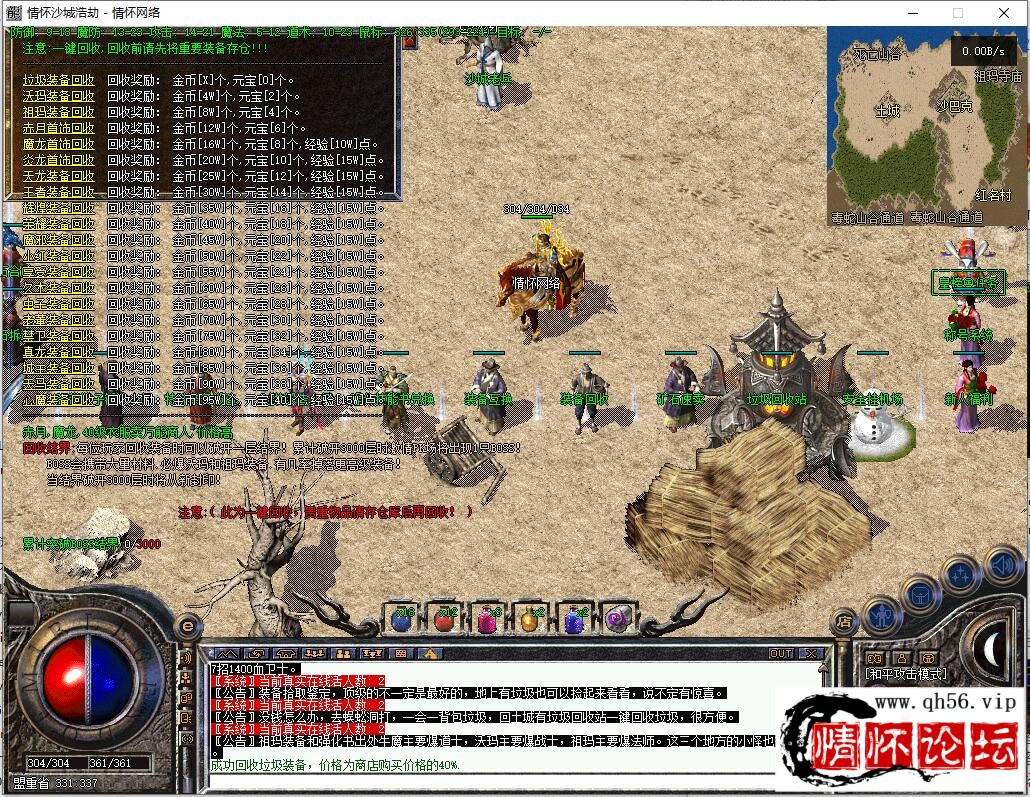The width and height of the screenshot is (1030, 797).
Task: Close the game window
Action: pos(1004,13)
